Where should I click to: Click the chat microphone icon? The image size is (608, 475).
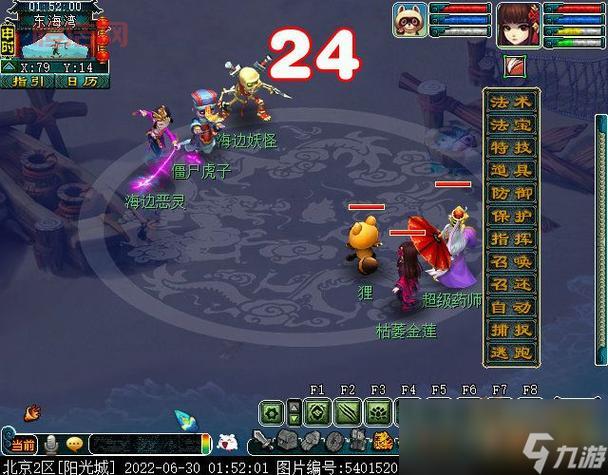50,444
